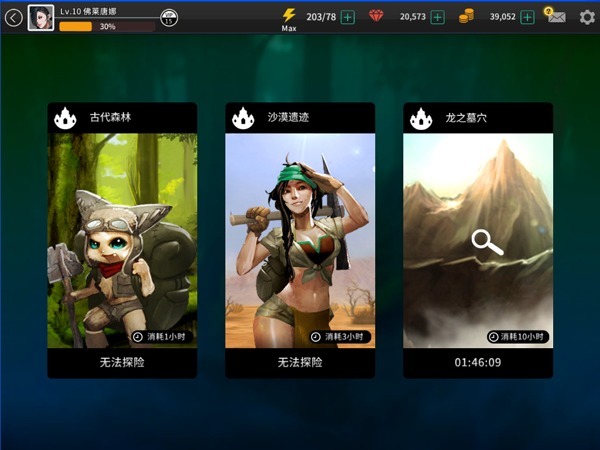This screenshot has height=450, width=600.
Task: Add more energy with the plus button
Action: click(347, 17)
